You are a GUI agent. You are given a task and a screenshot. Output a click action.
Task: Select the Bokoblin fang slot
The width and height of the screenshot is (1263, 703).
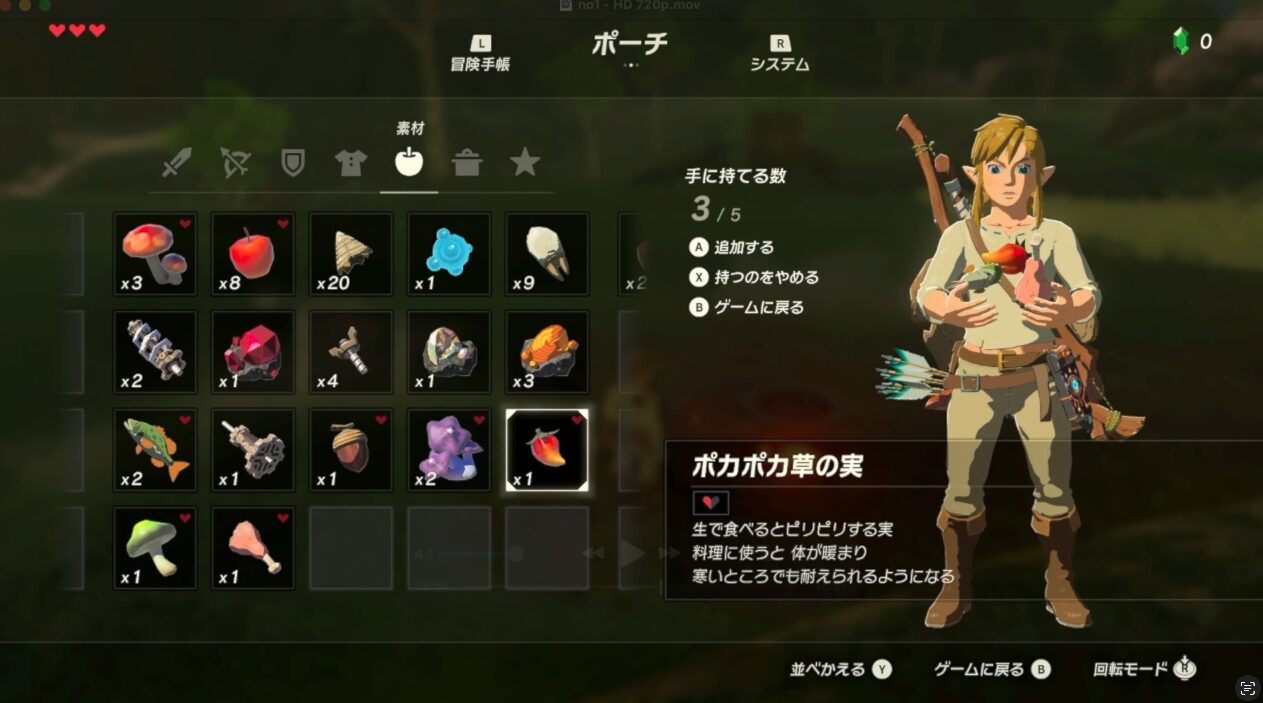click(547, 254)
